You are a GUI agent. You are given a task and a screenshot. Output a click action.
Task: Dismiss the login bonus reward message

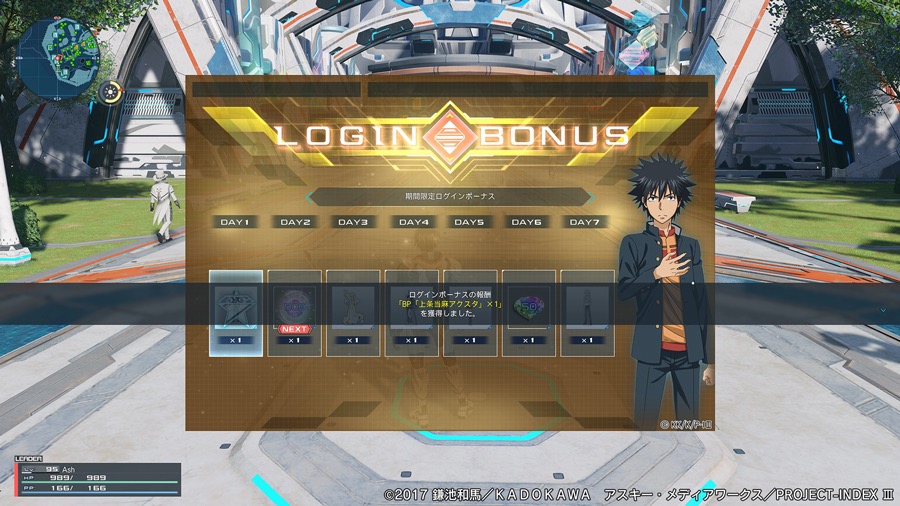pos(449,304)
